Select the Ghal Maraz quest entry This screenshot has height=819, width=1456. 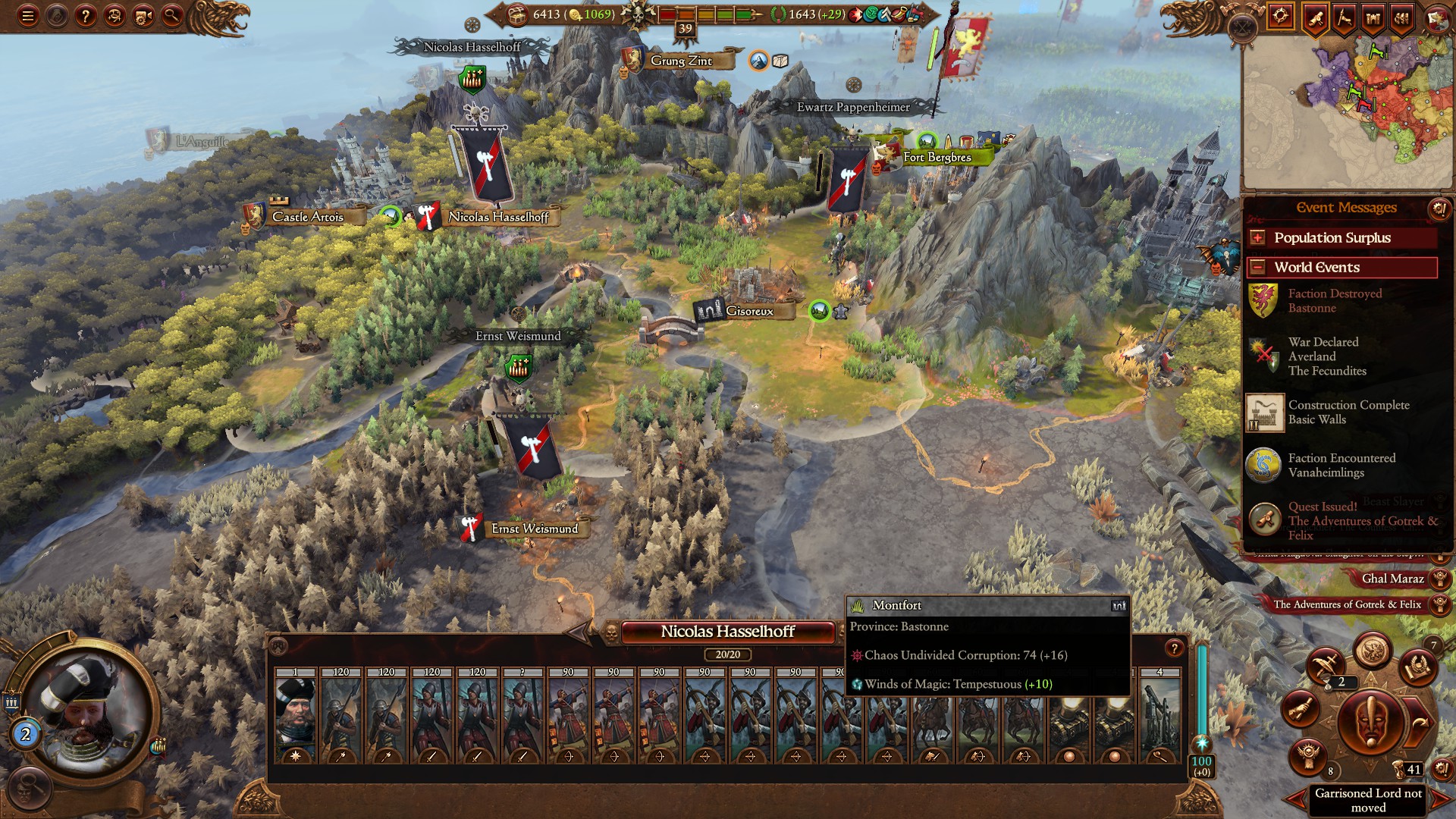point(1392,579)
